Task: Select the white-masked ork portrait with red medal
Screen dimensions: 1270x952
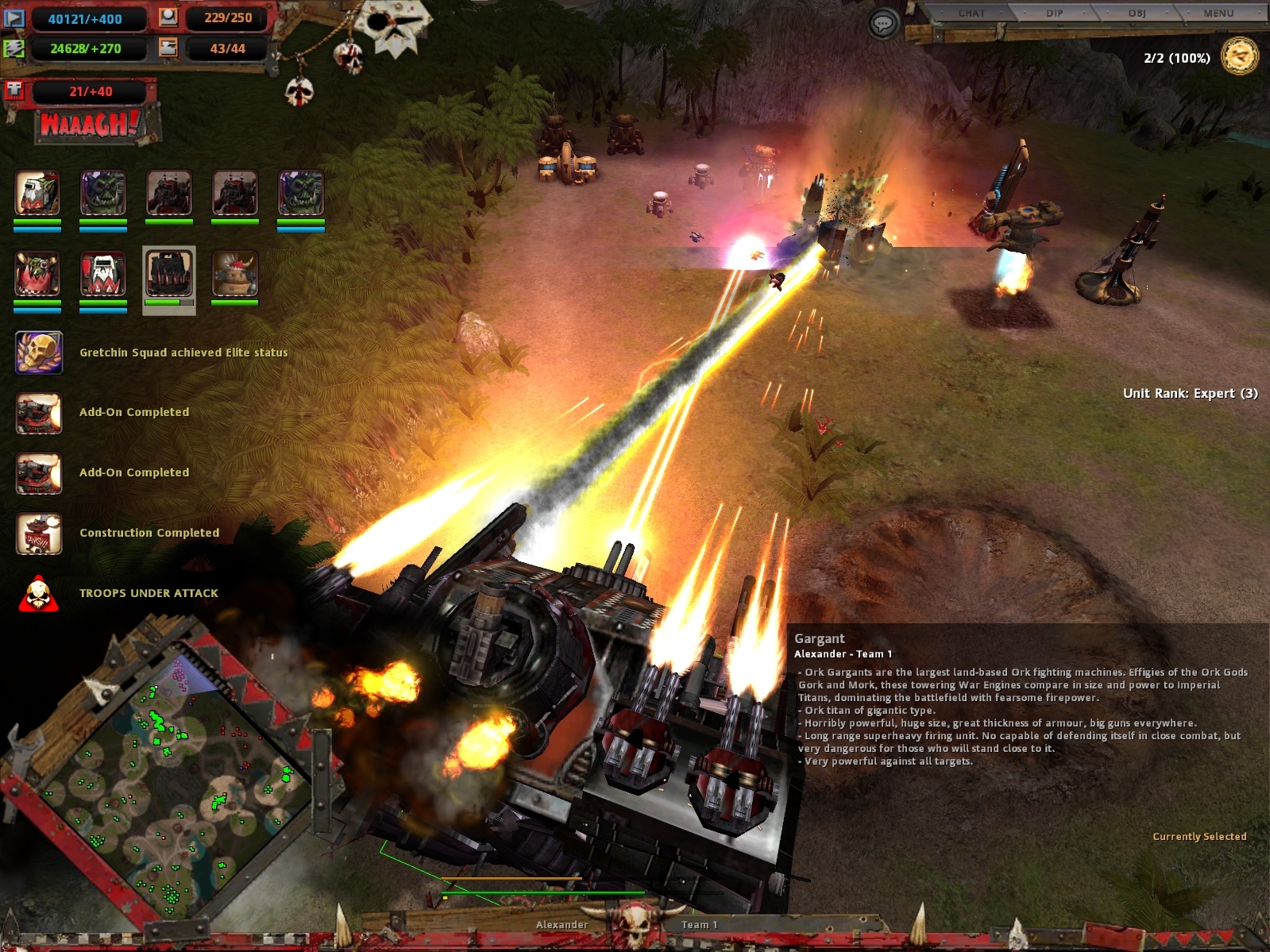Action: (x=103, y=274)
